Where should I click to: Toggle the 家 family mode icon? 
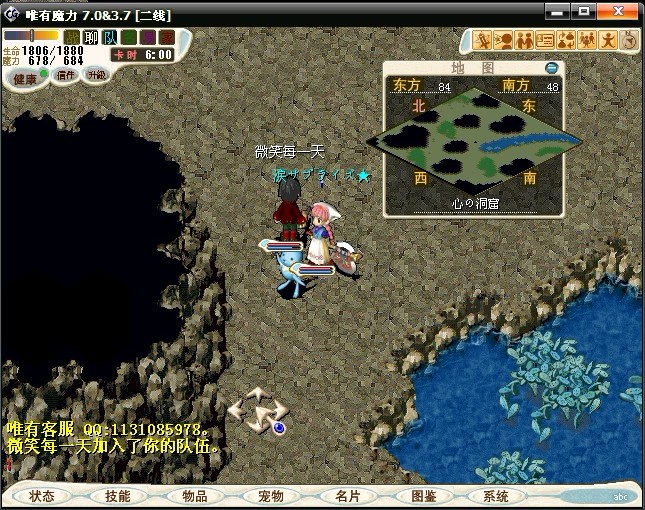point(167,37)
